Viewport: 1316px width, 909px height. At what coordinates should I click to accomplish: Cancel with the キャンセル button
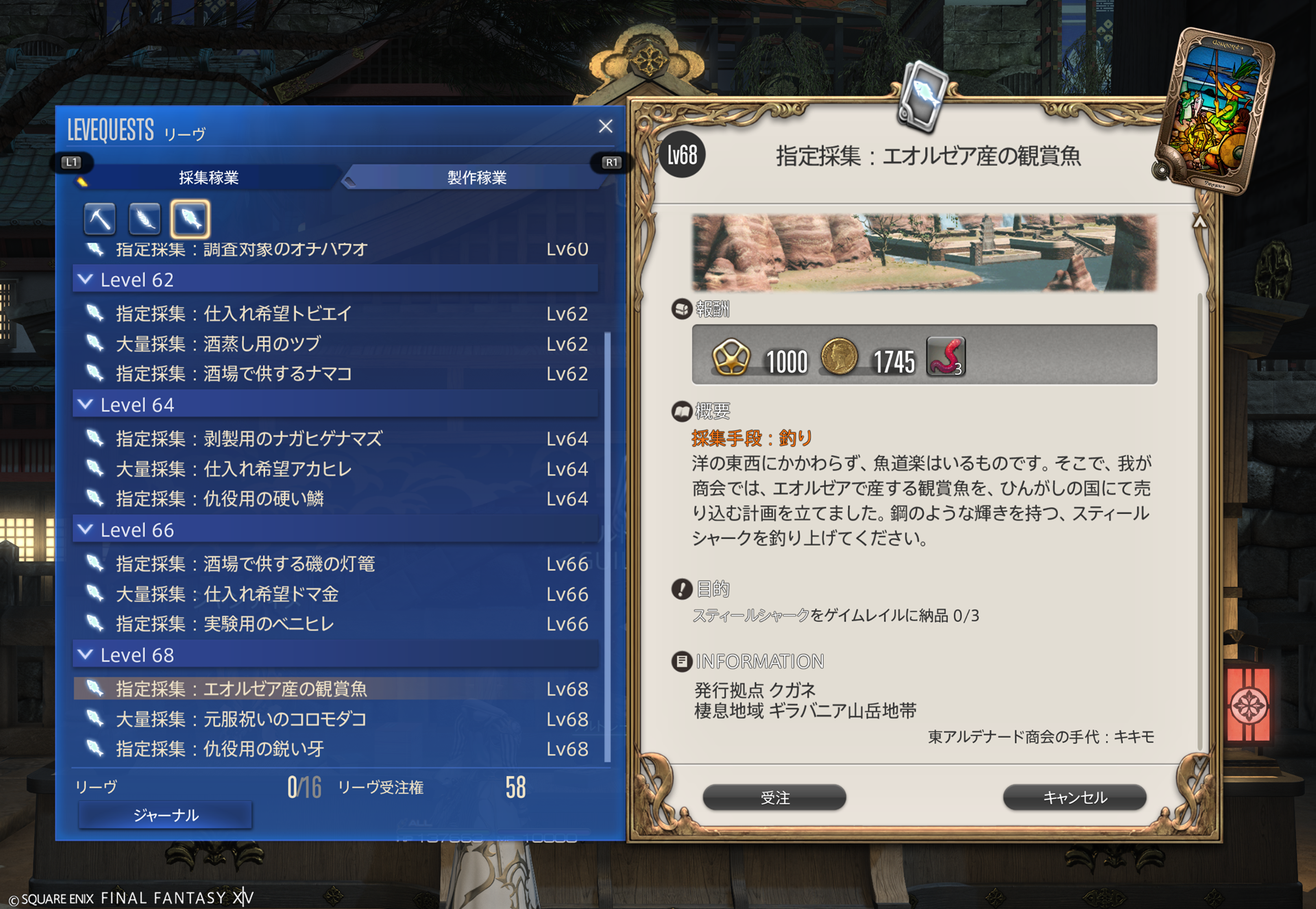(1074, 797)
